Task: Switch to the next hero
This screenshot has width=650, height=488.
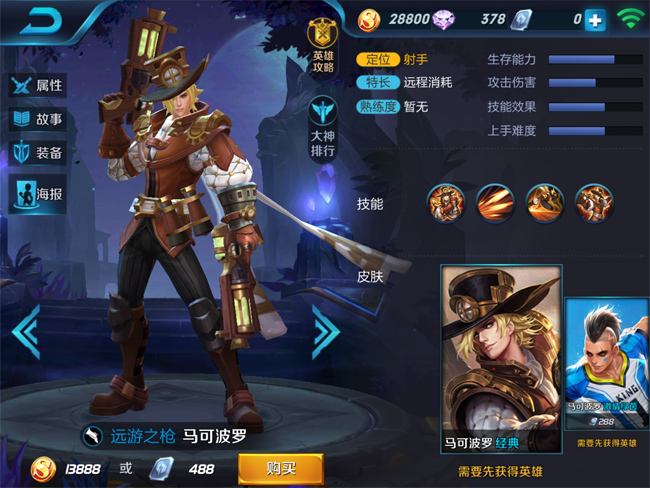Action: (326, 331)
